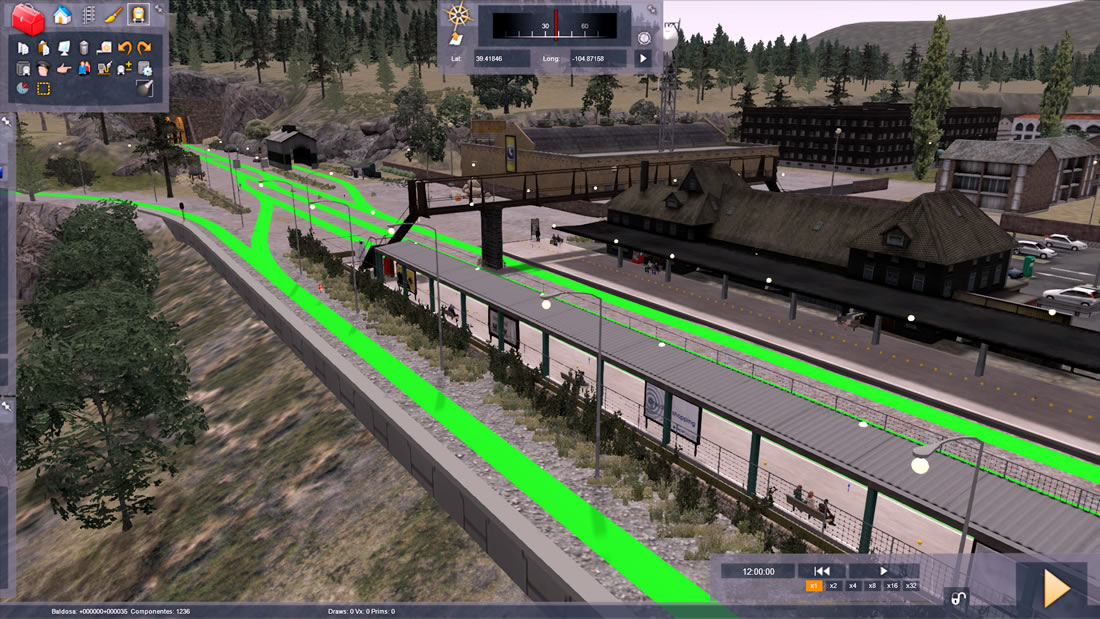Click the Long coordinate field
This screenshot has height=619, width=1100.
pos(598,59)
